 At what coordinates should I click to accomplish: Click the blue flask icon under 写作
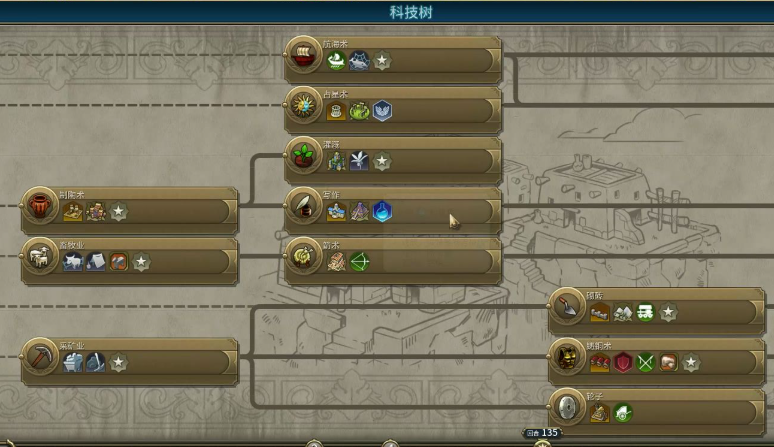382,212
